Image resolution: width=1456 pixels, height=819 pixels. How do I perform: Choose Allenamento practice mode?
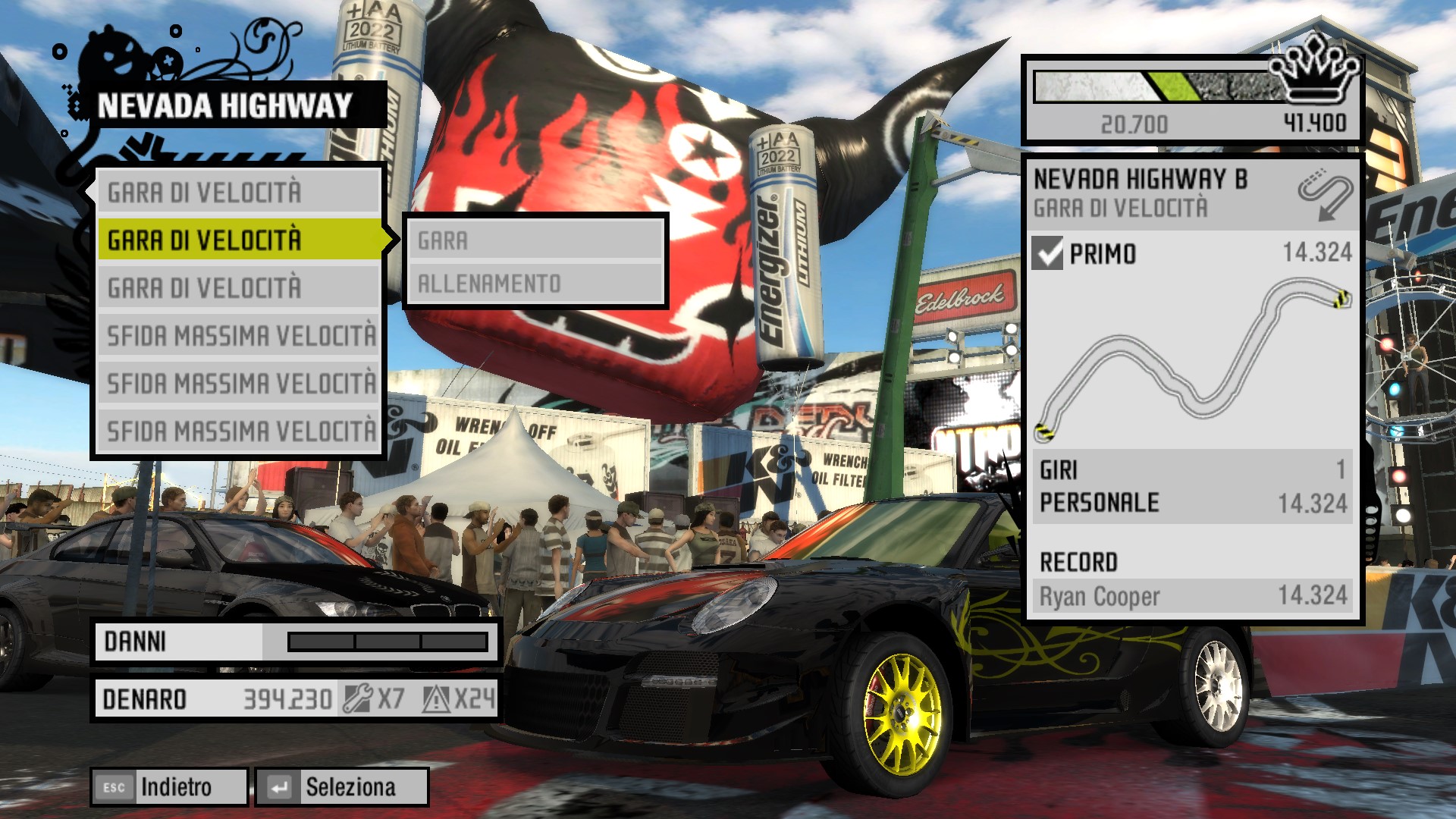pos(535,284)
